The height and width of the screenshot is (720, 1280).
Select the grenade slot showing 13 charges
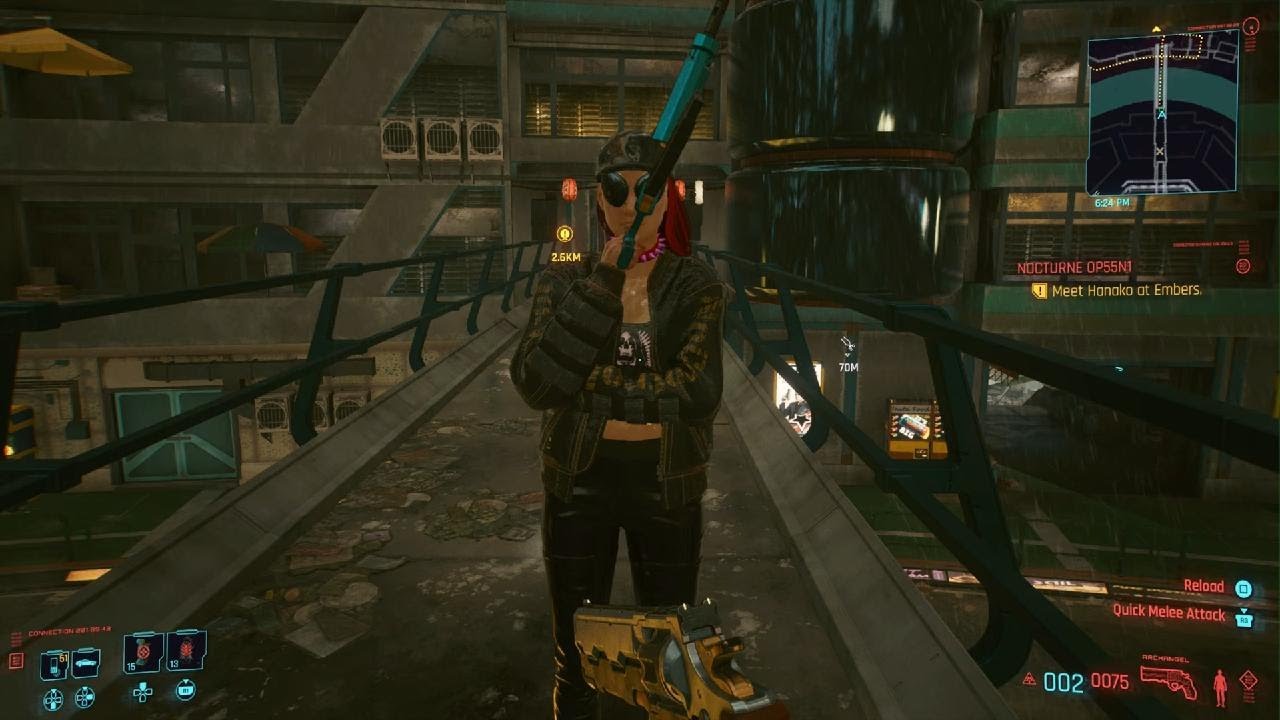click(185, 653)
